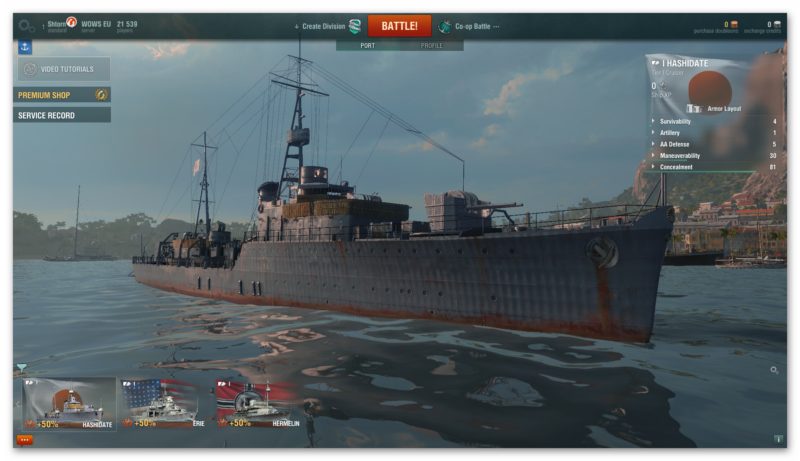Open the orange chat button
800x461 pixels.
(25, 439)
